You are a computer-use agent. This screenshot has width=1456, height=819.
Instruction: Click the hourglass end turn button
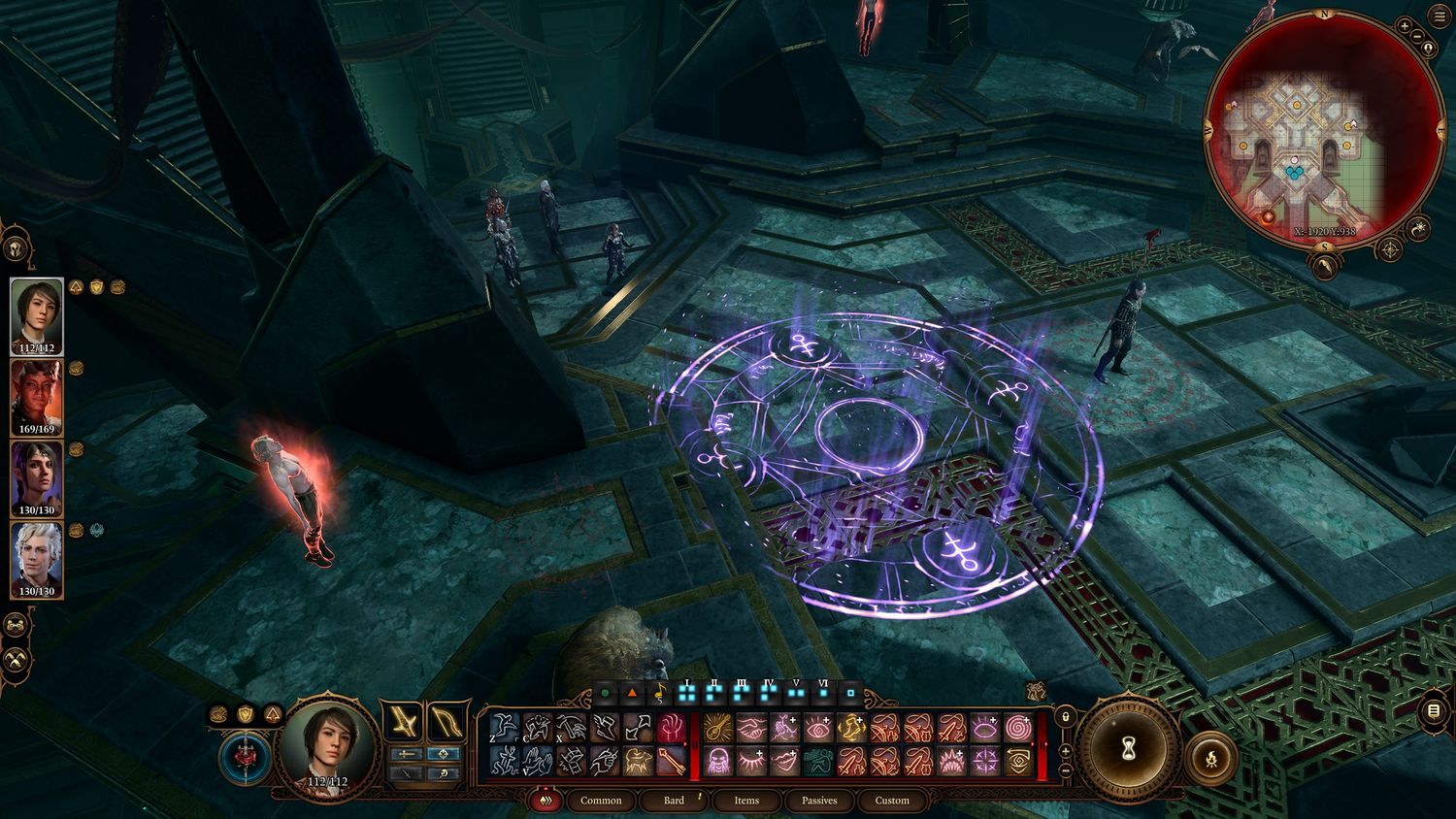pos(1128,748)
